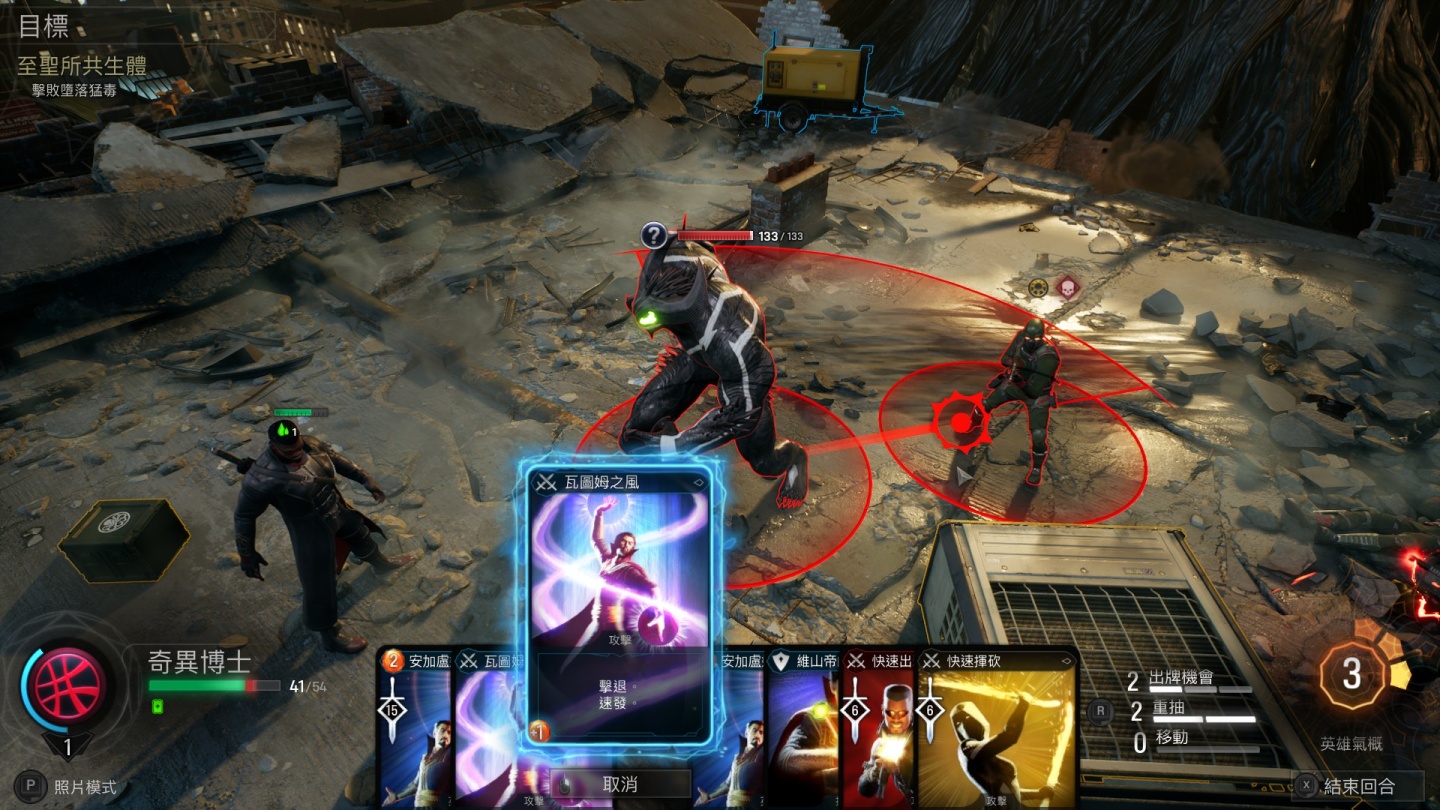The width and height of the screenshot is (1440, 810).
Task: Inspect the red skull status icon
Action: [x=1068, y=287]
